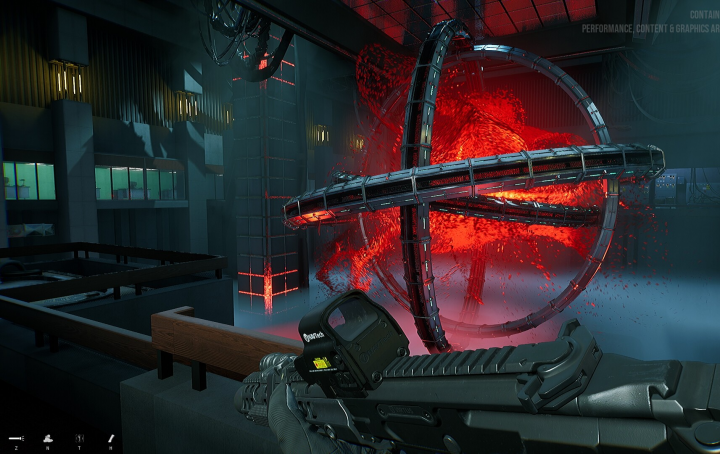Choose the glowstick icon in the HUD
Image resolution: width=720 pixels, height=454 pixels.
pyautogui.click(x=111, y=438)
